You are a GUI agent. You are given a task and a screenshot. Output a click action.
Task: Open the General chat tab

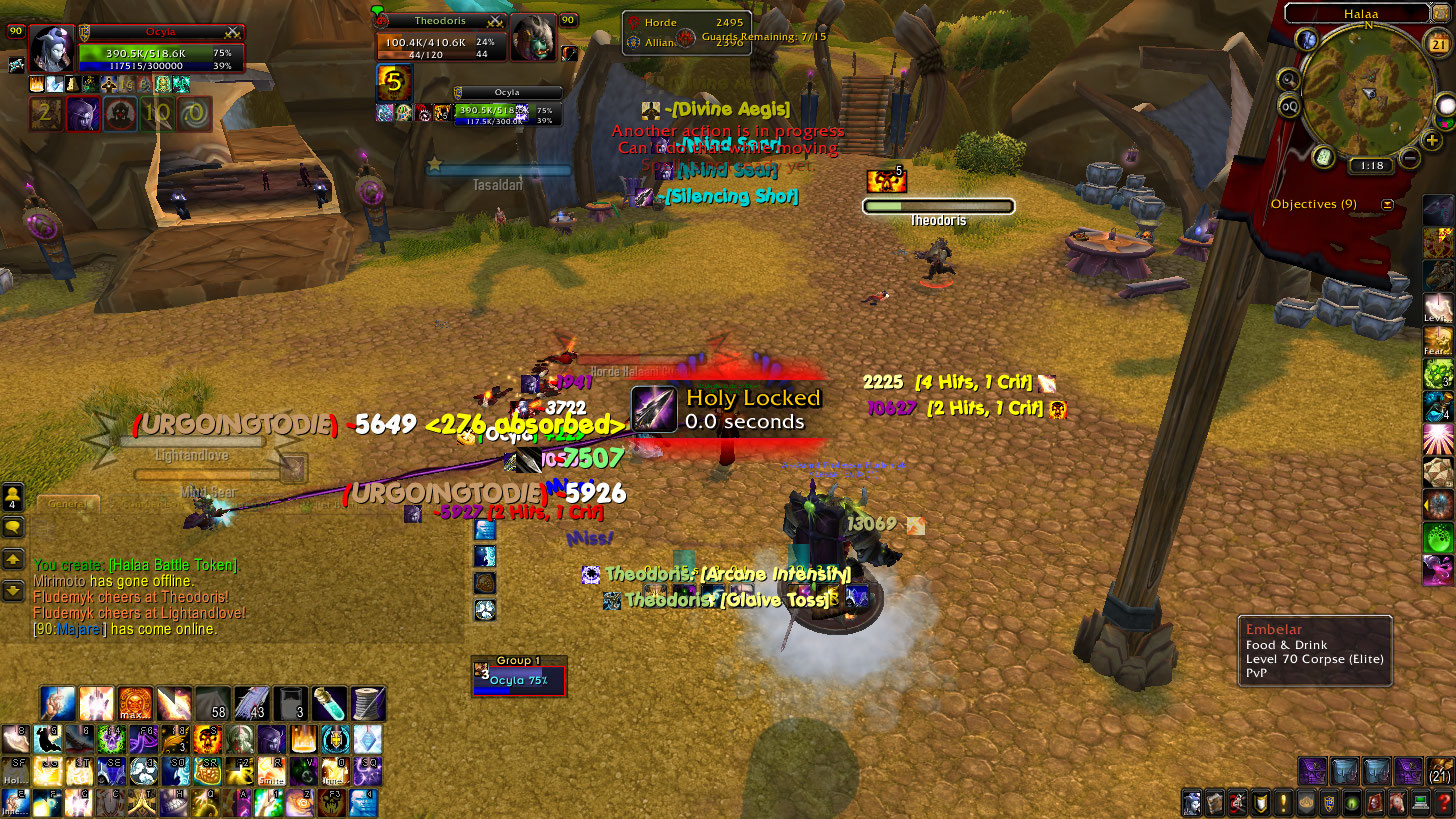68,505
